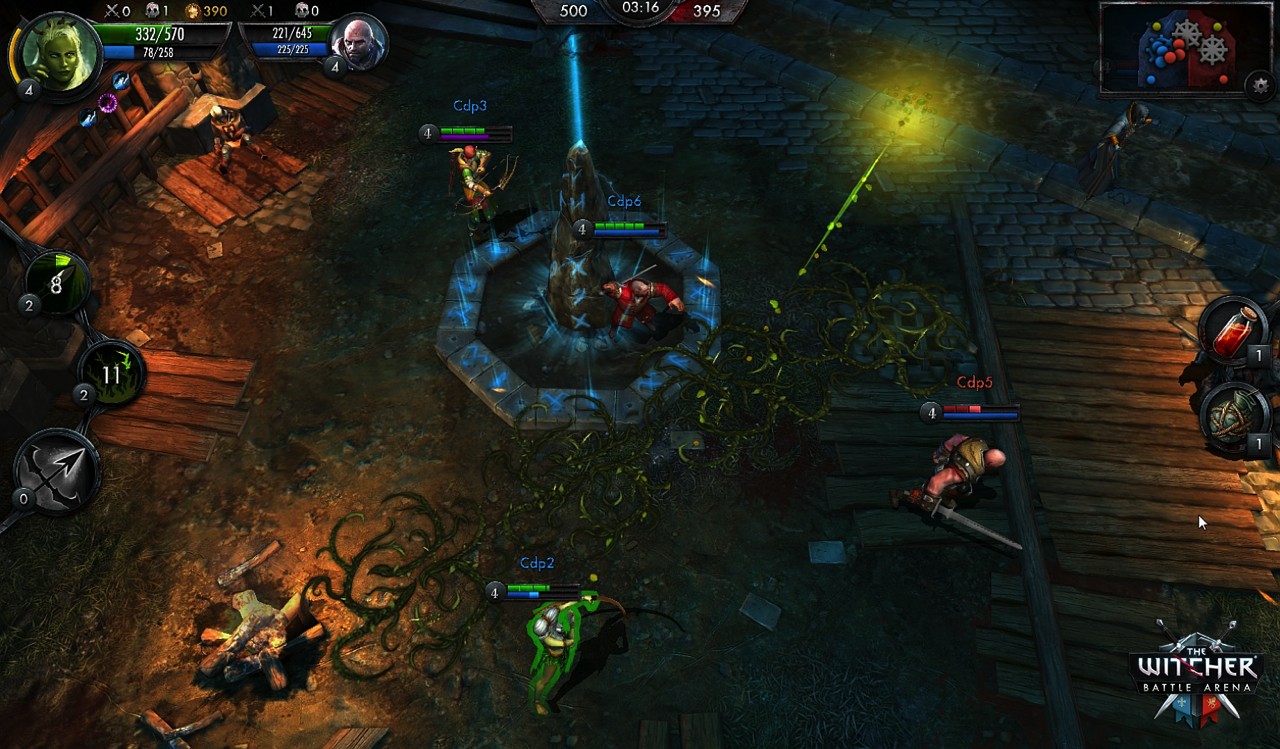Select the bald enemy target portrait
The width and height of the screenshot is (1280, 749).
(360, 42)
